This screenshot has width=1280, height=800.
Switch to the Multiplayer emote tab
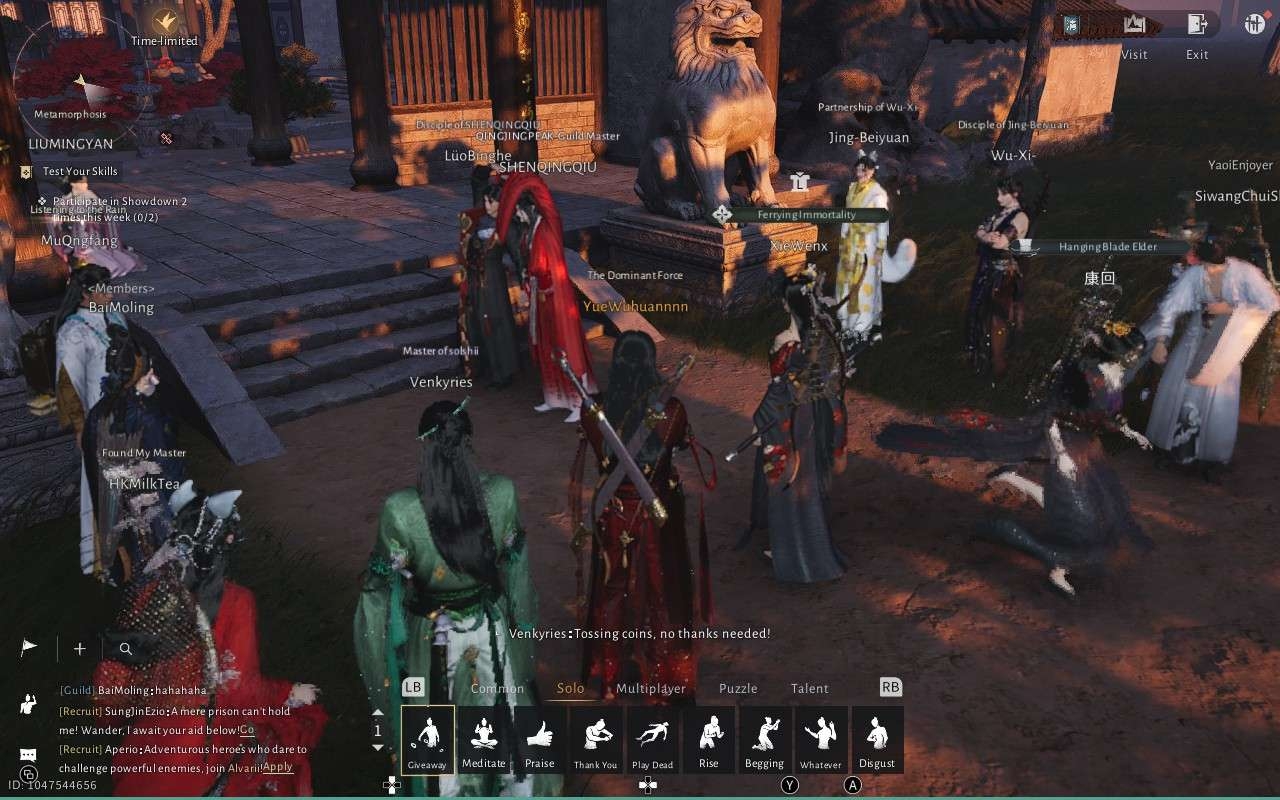(x=651, y=688)
